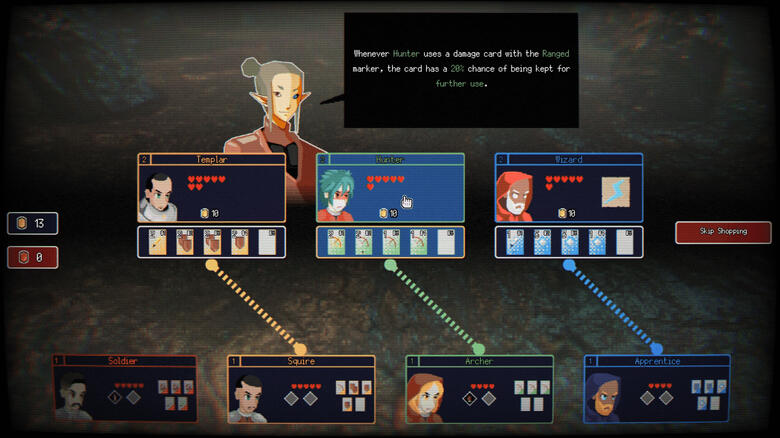Choose the Hunter class card
This screenshot has height=438, width=780.
point(390,188)
